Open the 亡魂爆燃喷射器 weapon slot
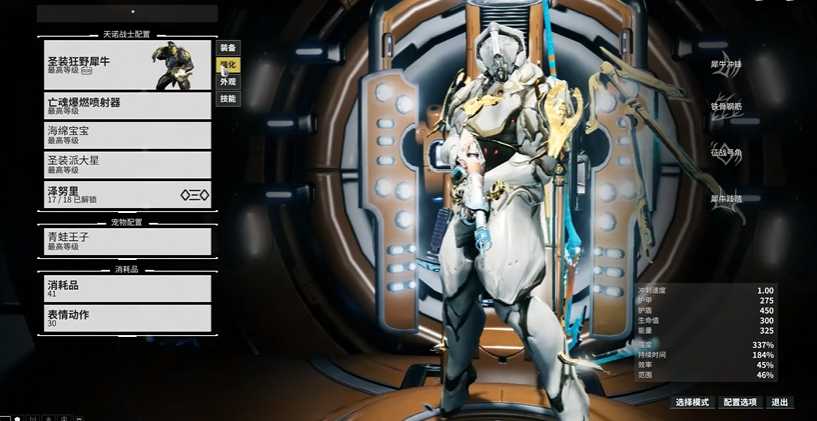817x421 pixels. click(127, 106)
